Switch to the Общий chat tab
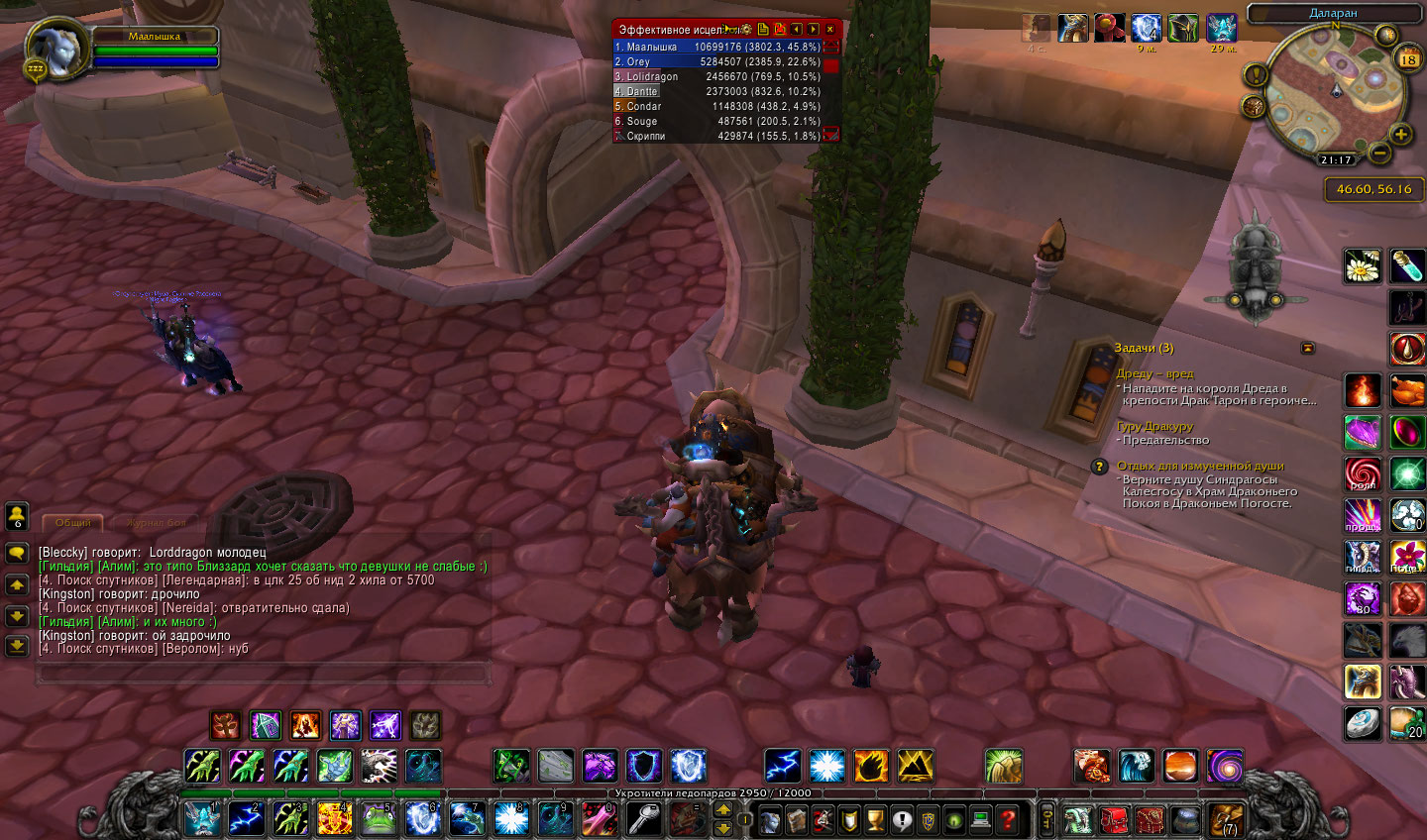Screen dimensions: 1427x840 pyautogui.click(x=72, y=522)
